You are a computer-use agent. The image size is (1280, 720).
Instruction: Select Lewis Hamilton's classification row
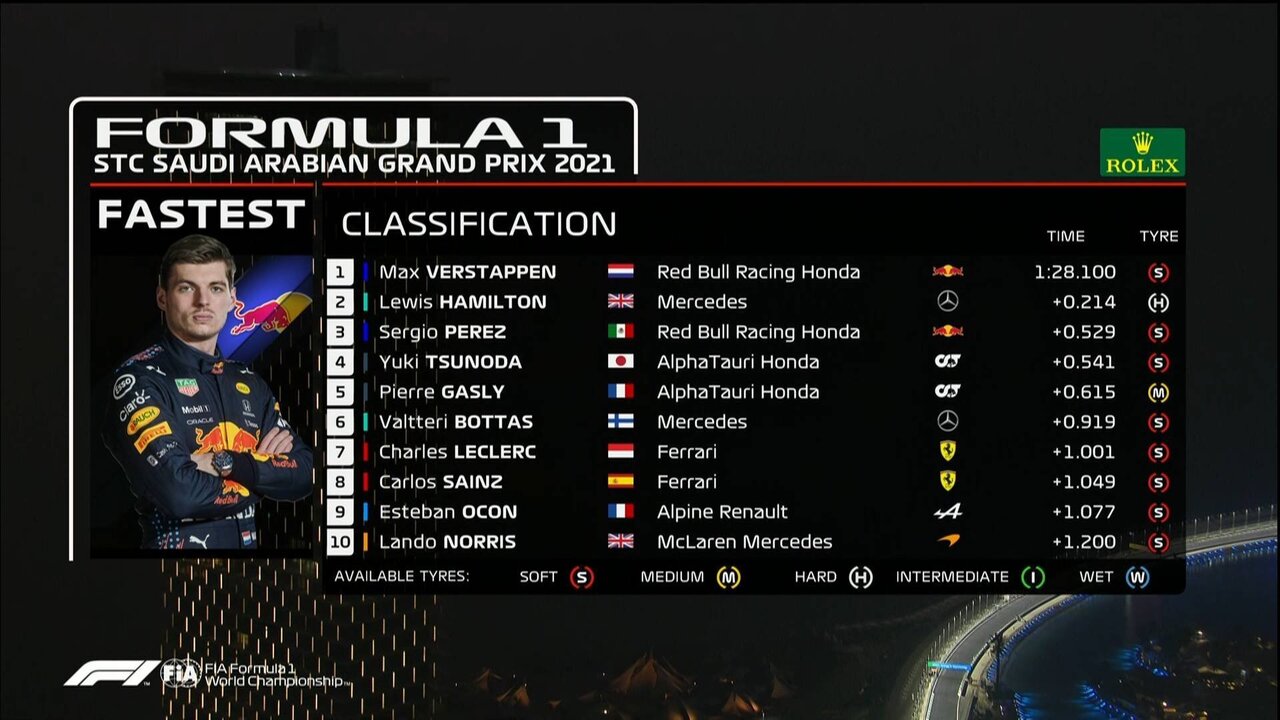462,302
